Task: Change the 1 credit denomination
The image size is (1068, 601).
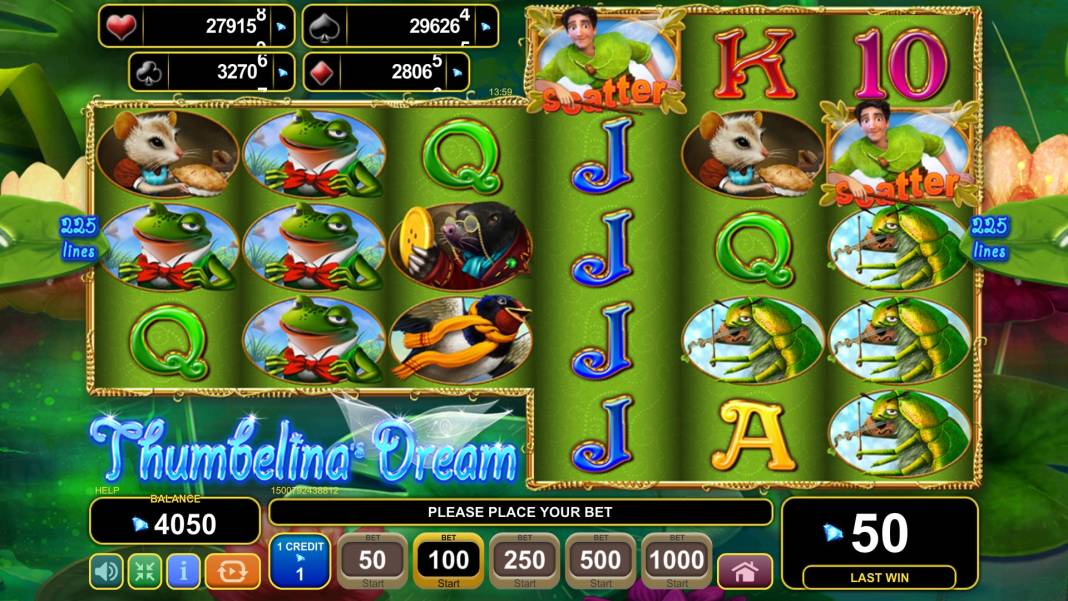Action: click(x=298, y=561)
